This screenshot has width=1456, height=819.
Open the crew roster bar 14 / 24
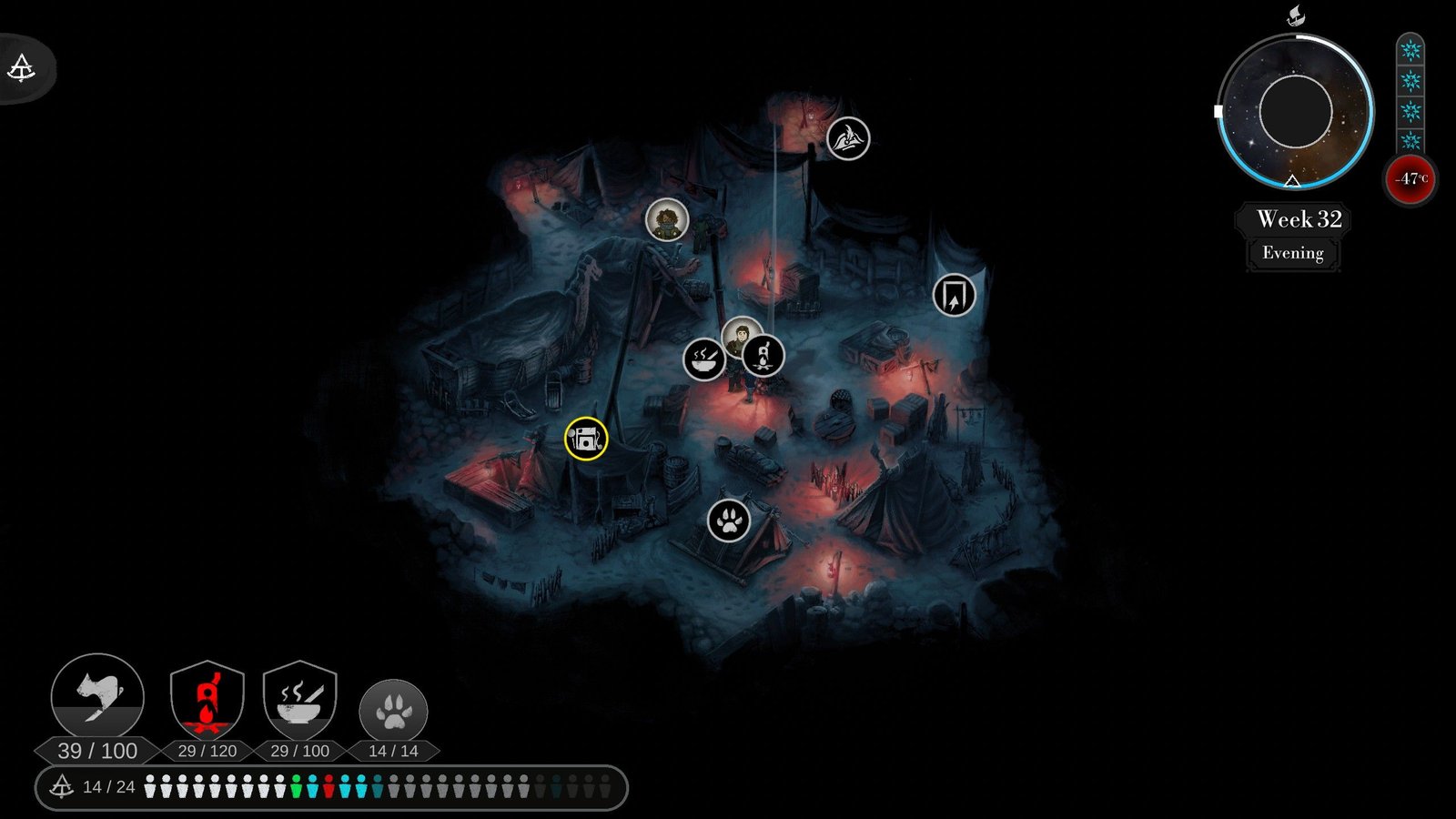pos(331,787)
